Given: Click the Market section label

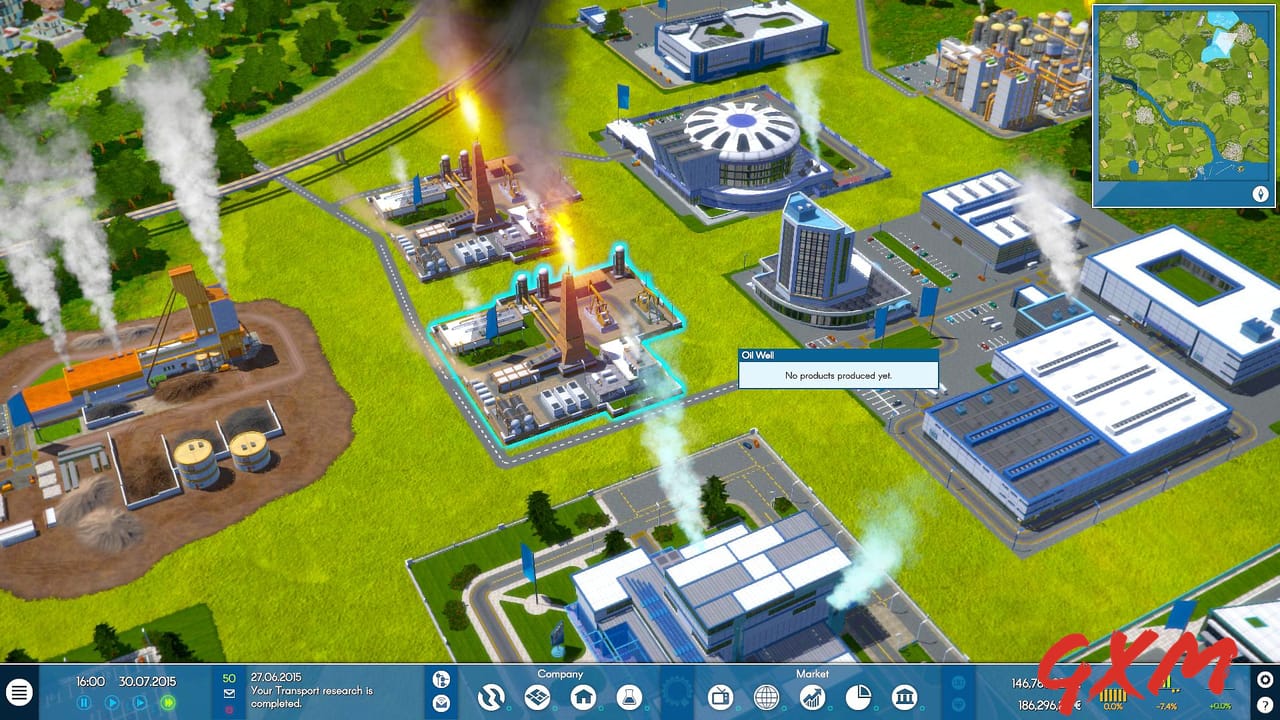Looking at the screenshot, I should click(x=812, y=673).
